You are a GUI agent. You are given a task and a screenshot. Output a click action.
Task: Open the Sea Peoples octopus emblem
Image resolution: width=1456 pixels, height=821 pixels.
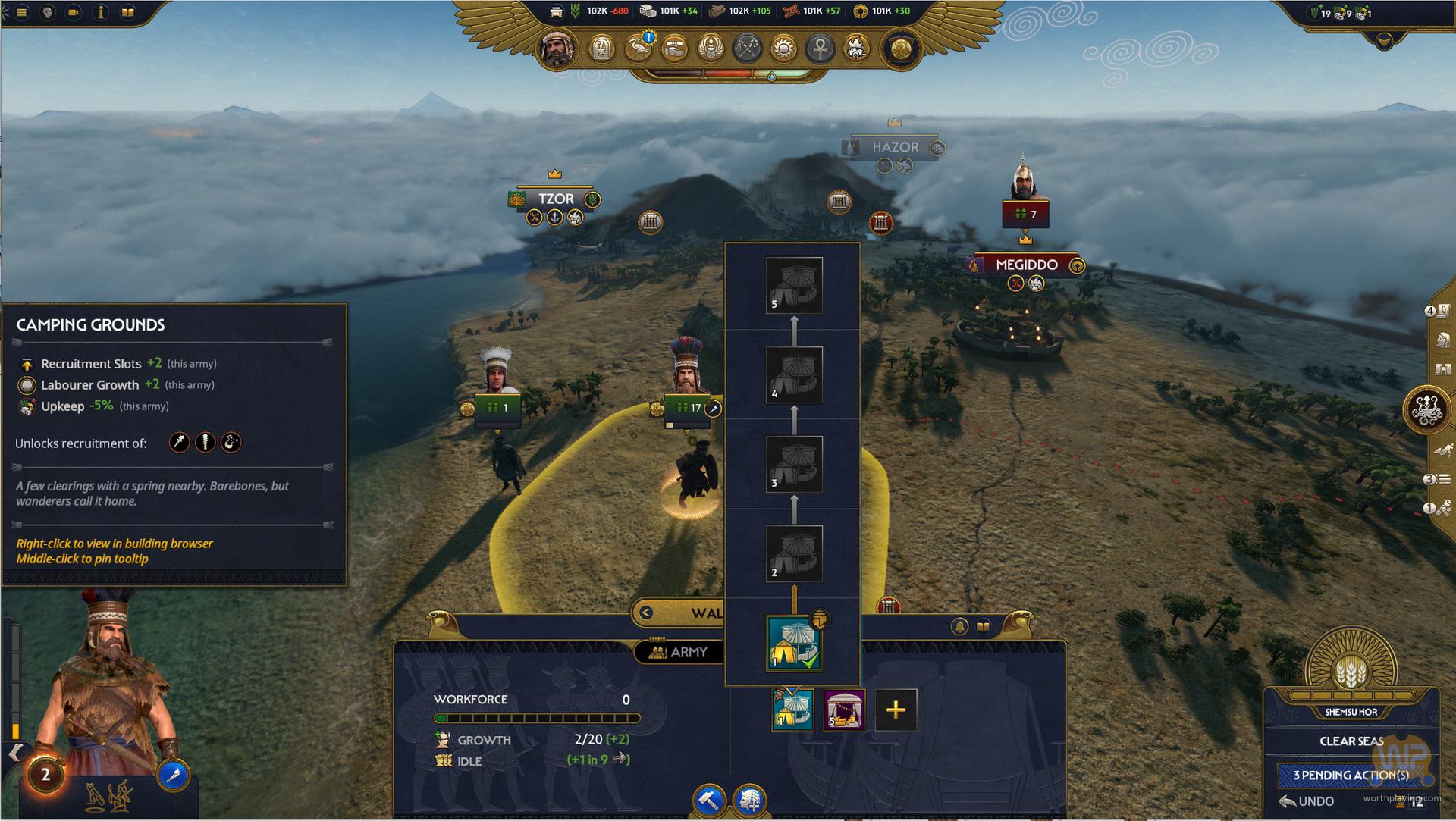pyautogui.click(x=1426, y=410)
